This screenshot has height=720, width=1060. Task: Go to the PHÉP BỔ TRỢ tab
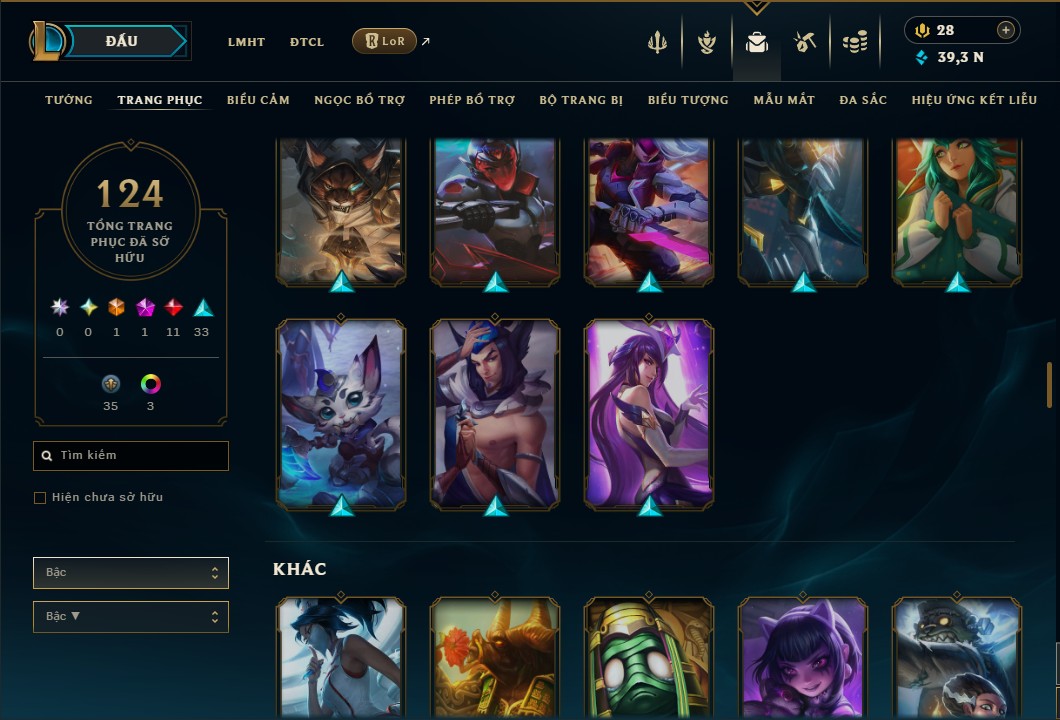coord(472,100)
